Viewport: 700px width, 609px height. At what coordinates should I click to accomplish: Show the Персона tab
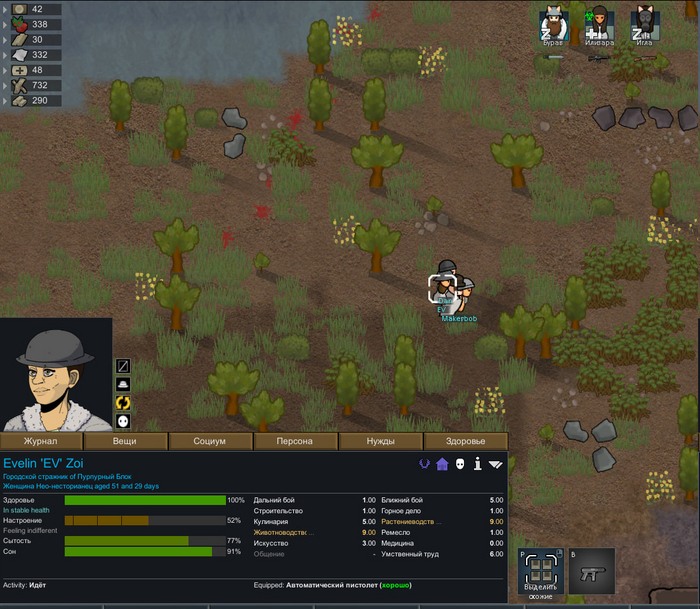pyautogui.click(x=295, y=441)
